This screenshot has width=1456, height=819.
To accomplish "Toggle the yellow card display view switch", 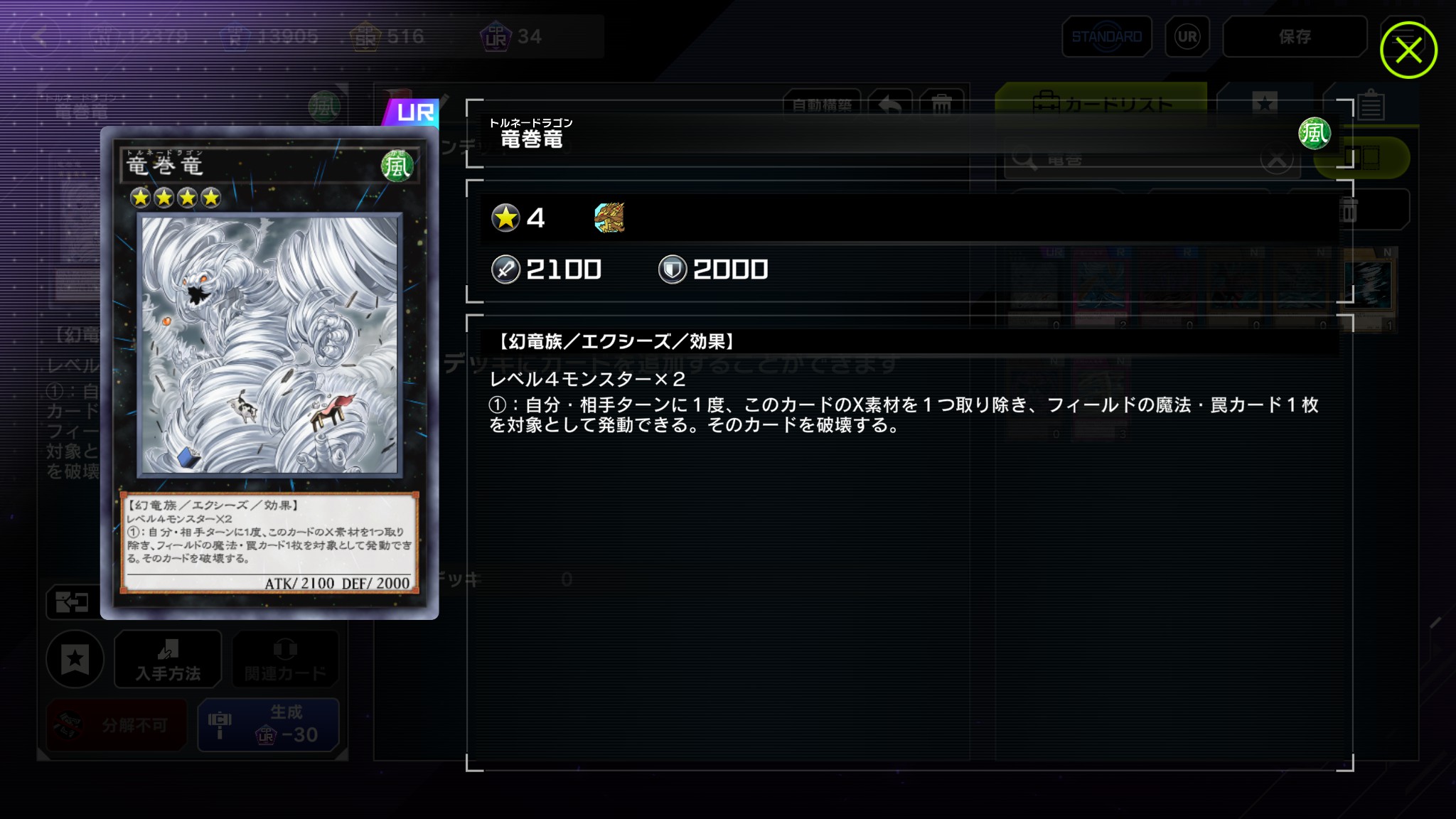I will pyautogui.click(x=1362, y=158).
